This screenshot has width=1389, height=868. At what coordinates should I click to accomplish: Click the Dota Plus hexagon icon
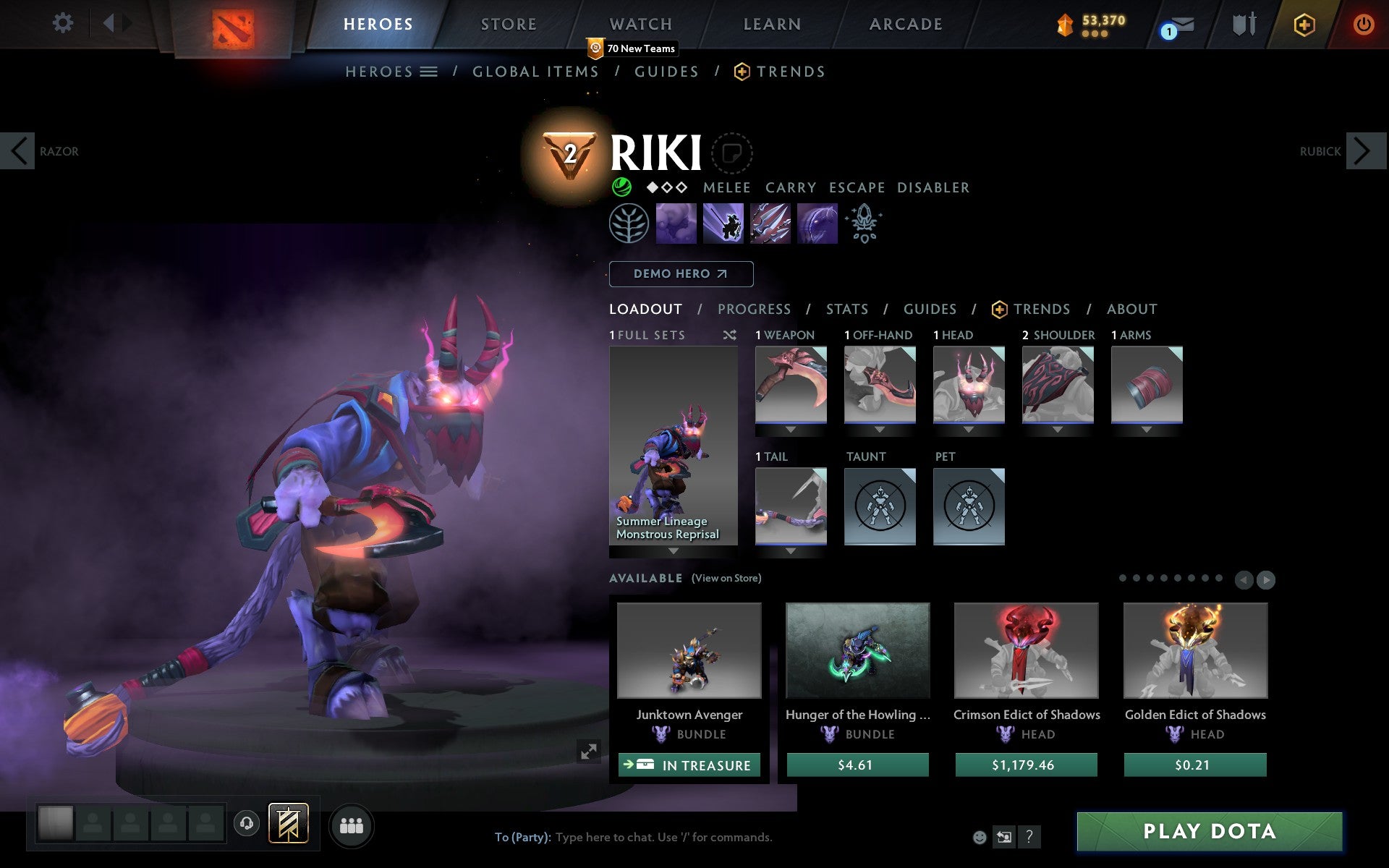[x=1302, y=24]
